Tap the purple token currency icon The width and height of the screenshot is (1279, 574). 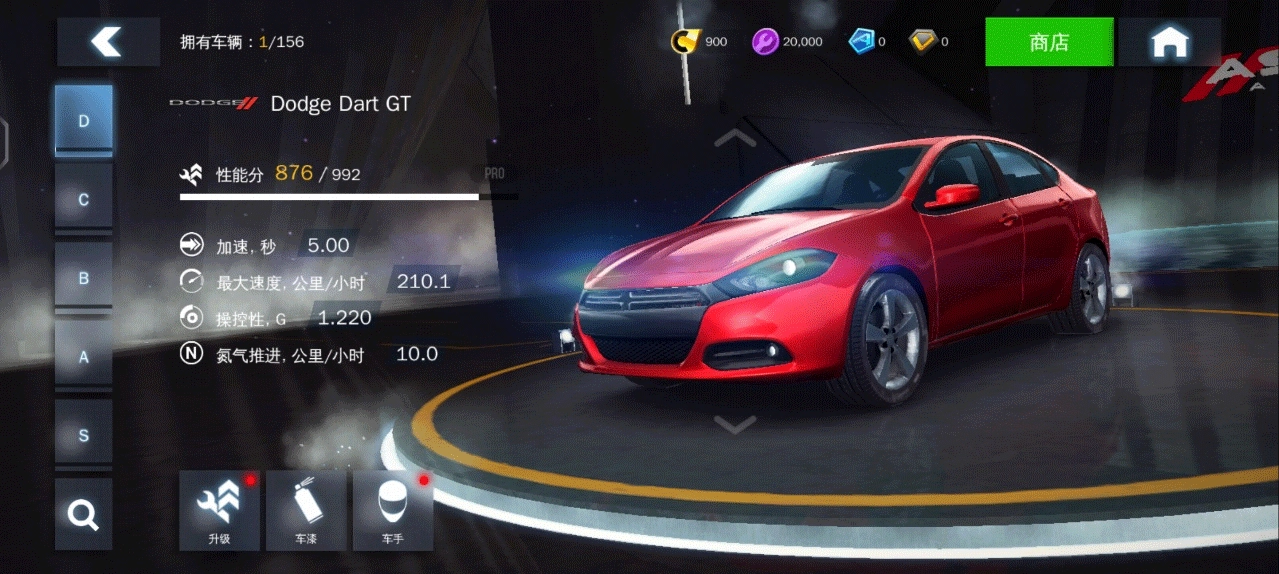(x=765, y=41)
